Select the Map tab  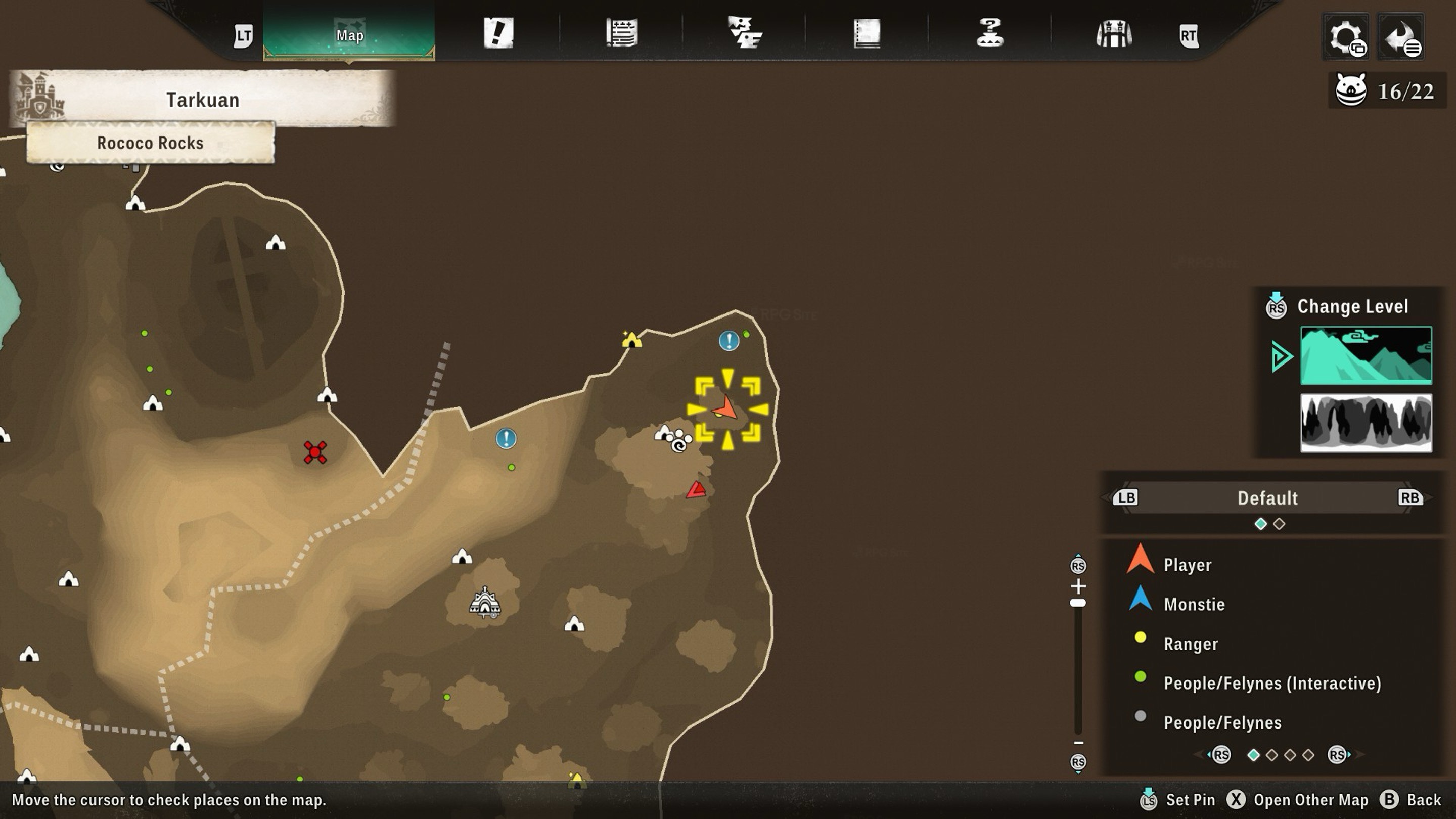(x=349, y=35)
